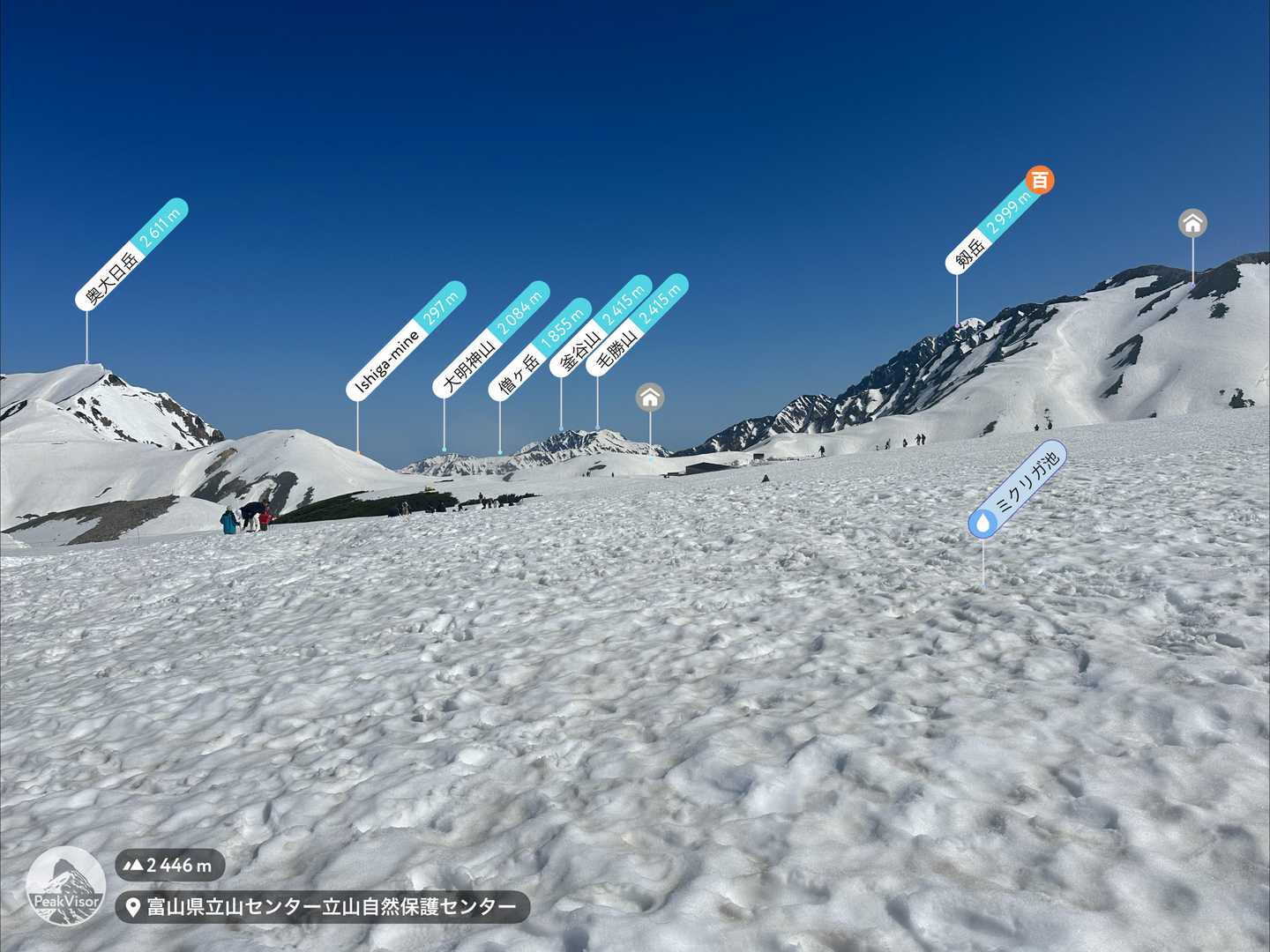This screenshot has height=952, width=1270.
Task: Click the hut icon beside the 毛勝山 label
Action: click(x=650, y=398)
